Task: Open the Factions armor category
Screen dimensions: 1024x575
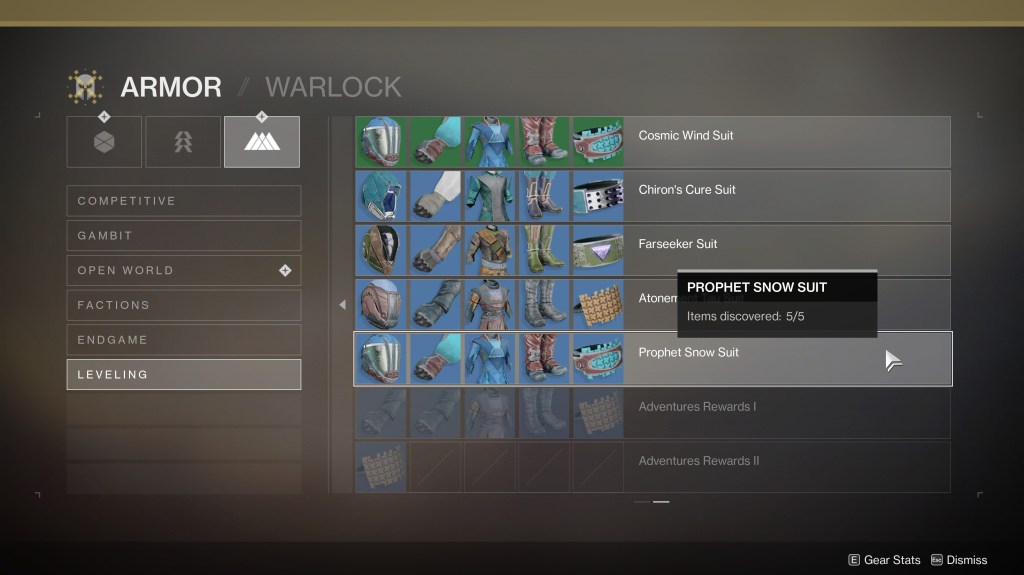Action: tap(183, 305)
